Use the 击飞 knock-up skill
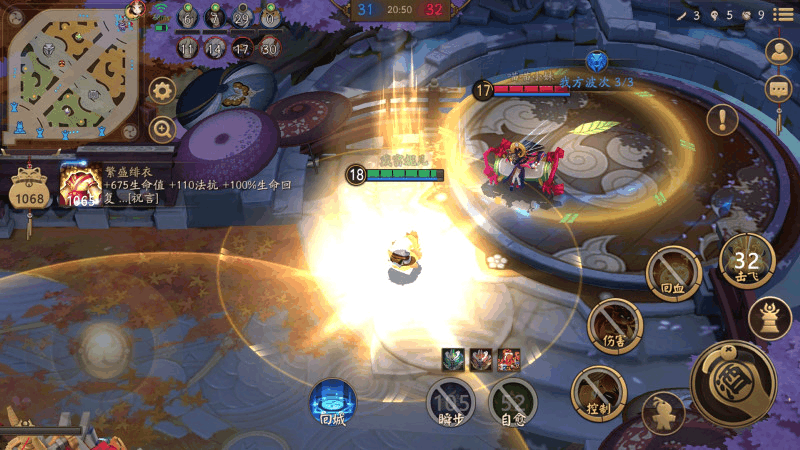Image resolution: width=800 pixels, height=450 pixels. [747, 263]
